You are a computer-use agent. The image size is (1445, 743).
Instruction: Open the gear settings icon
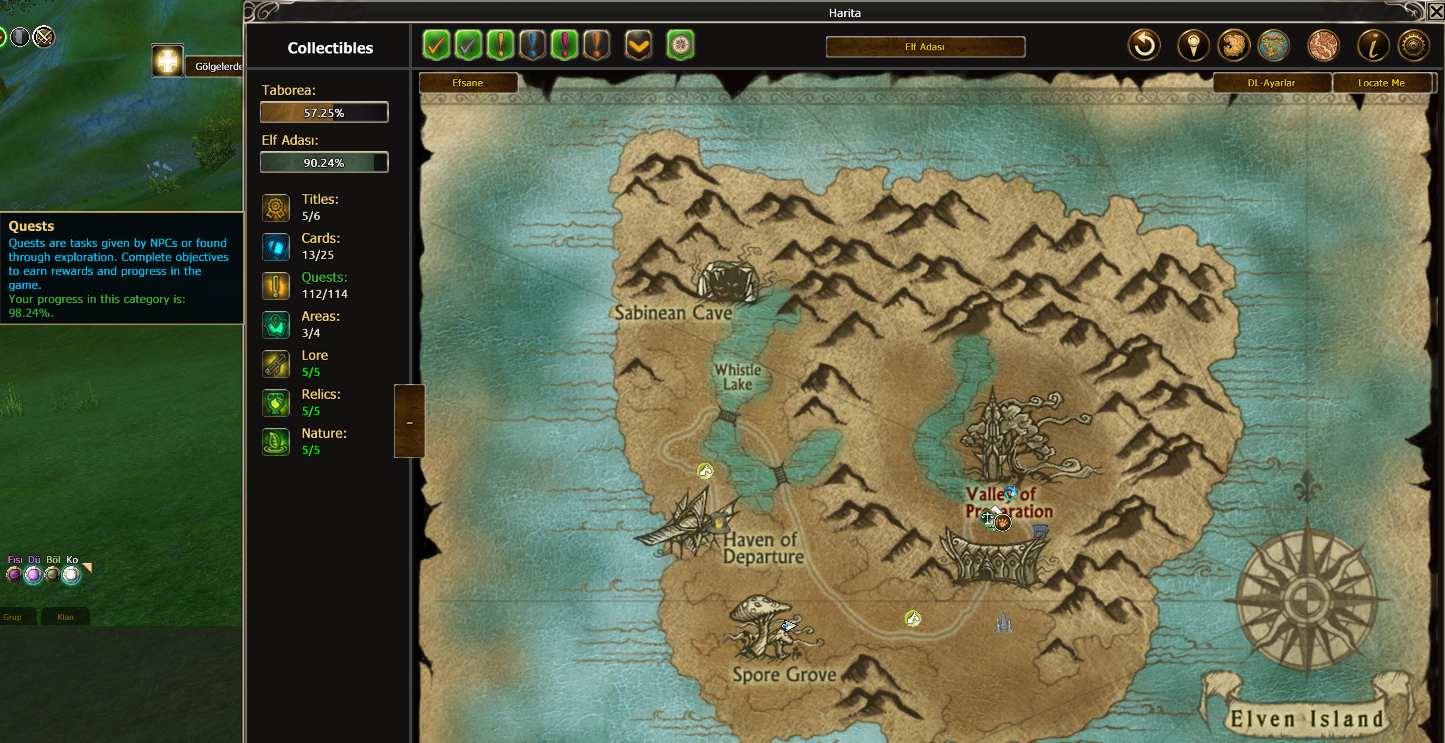[1413, 45]
